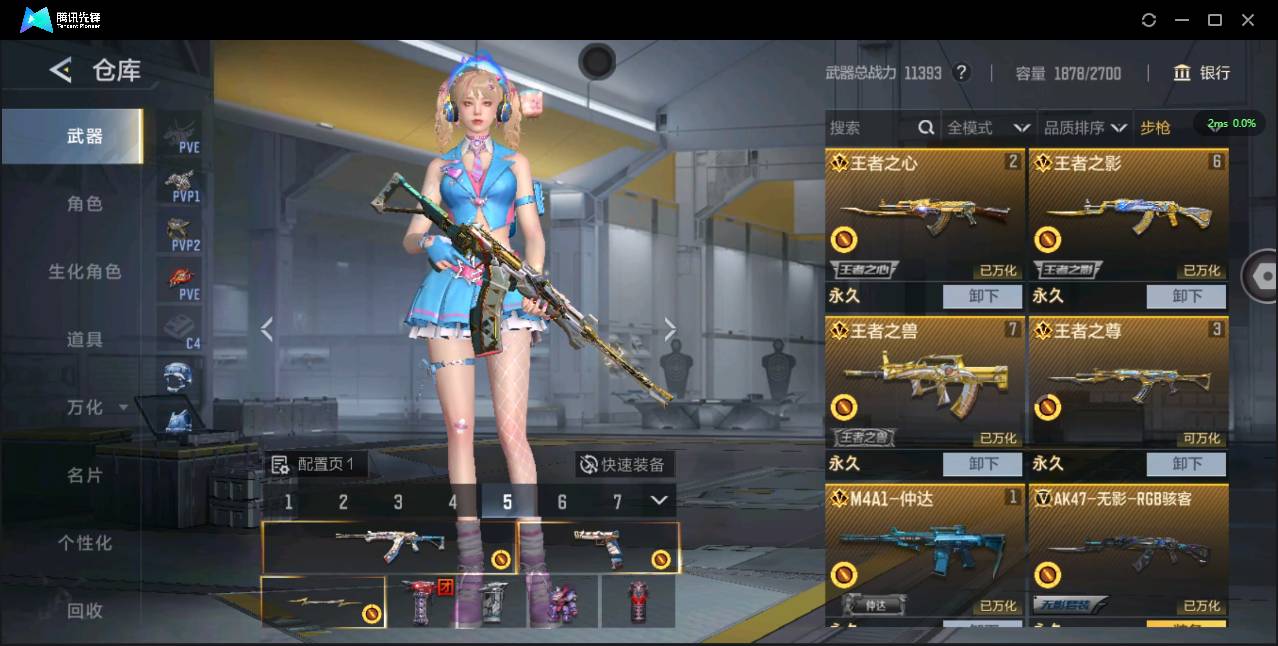Image resolution: width=1278 pixels, height=646 pixels.
Task: Activate 快速装备 quick equip
Action: pyautogui.click(x=622, y=465)
